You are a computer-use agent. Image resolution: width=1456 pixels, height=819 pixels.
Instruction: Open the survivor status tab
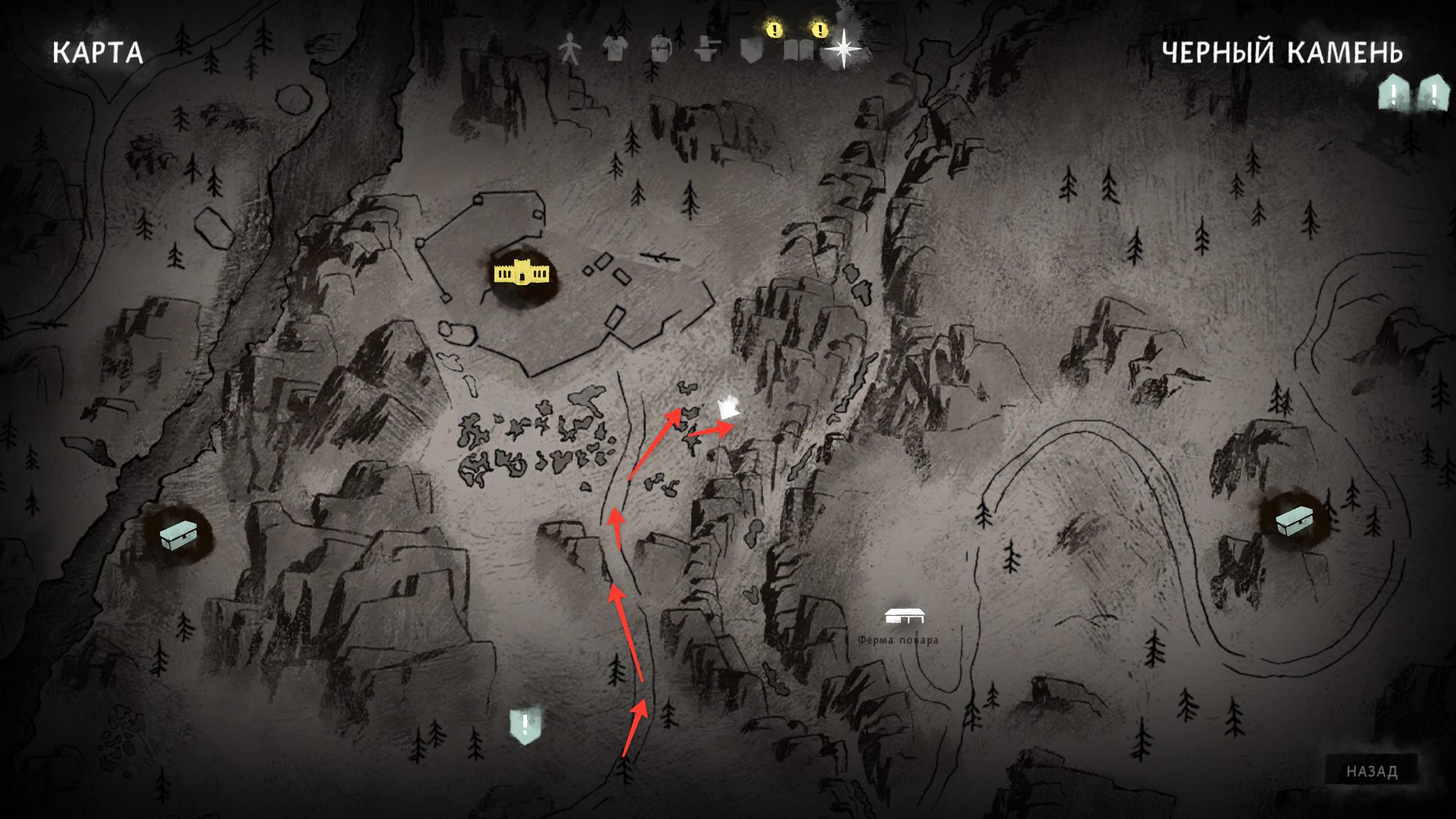[570, 49]
